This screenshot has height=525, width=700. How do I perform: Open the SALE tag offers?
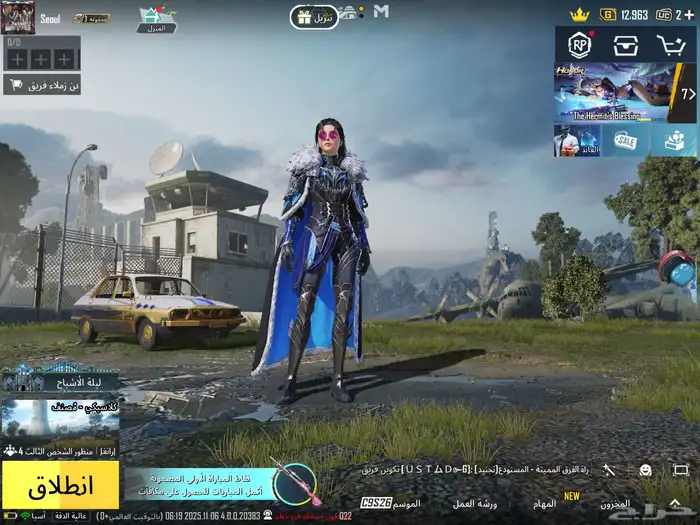pyautogui.click(x=626, y=141)
